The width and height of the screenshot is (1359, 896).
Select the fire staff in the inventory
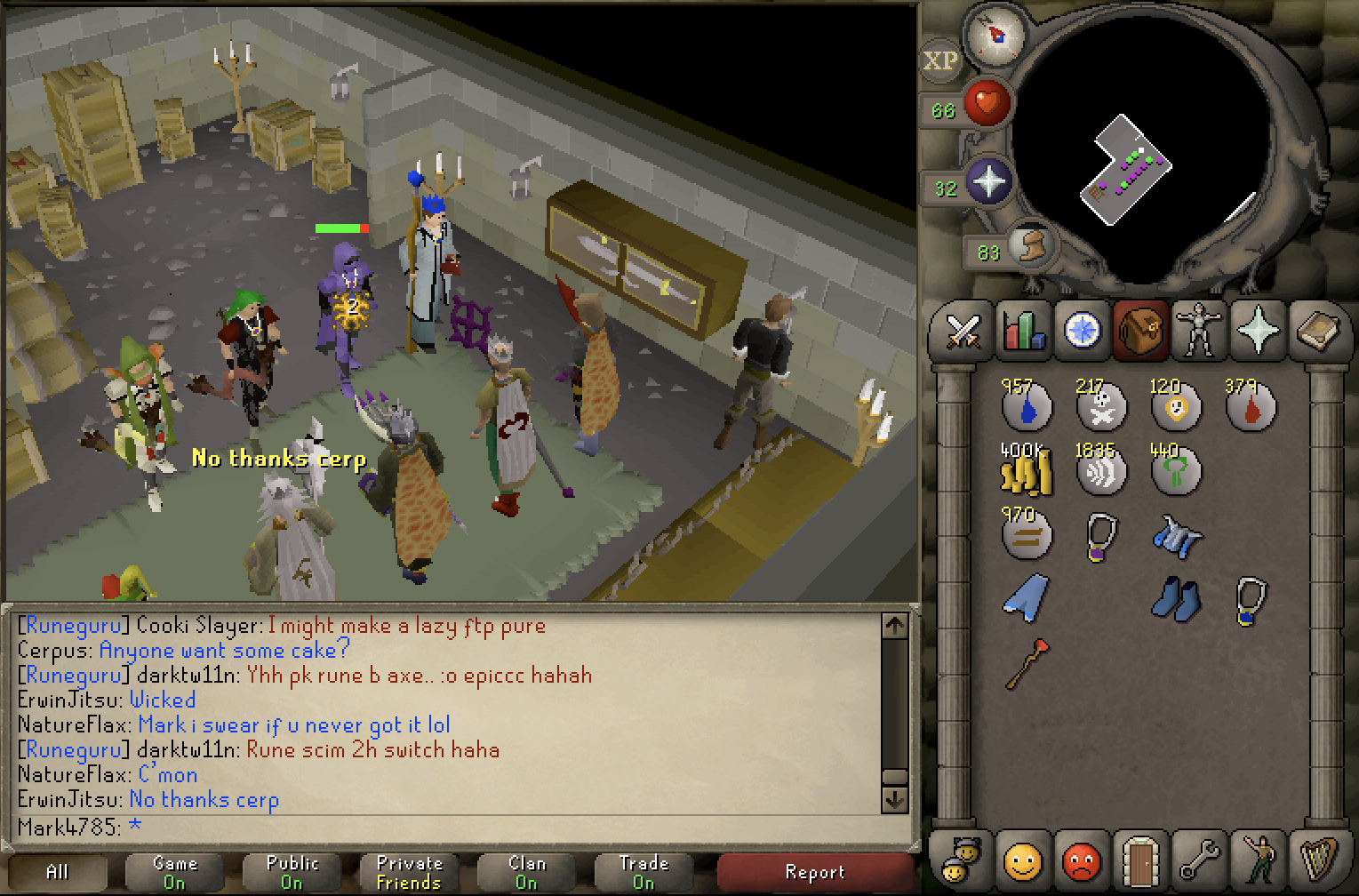(1026, 663)
